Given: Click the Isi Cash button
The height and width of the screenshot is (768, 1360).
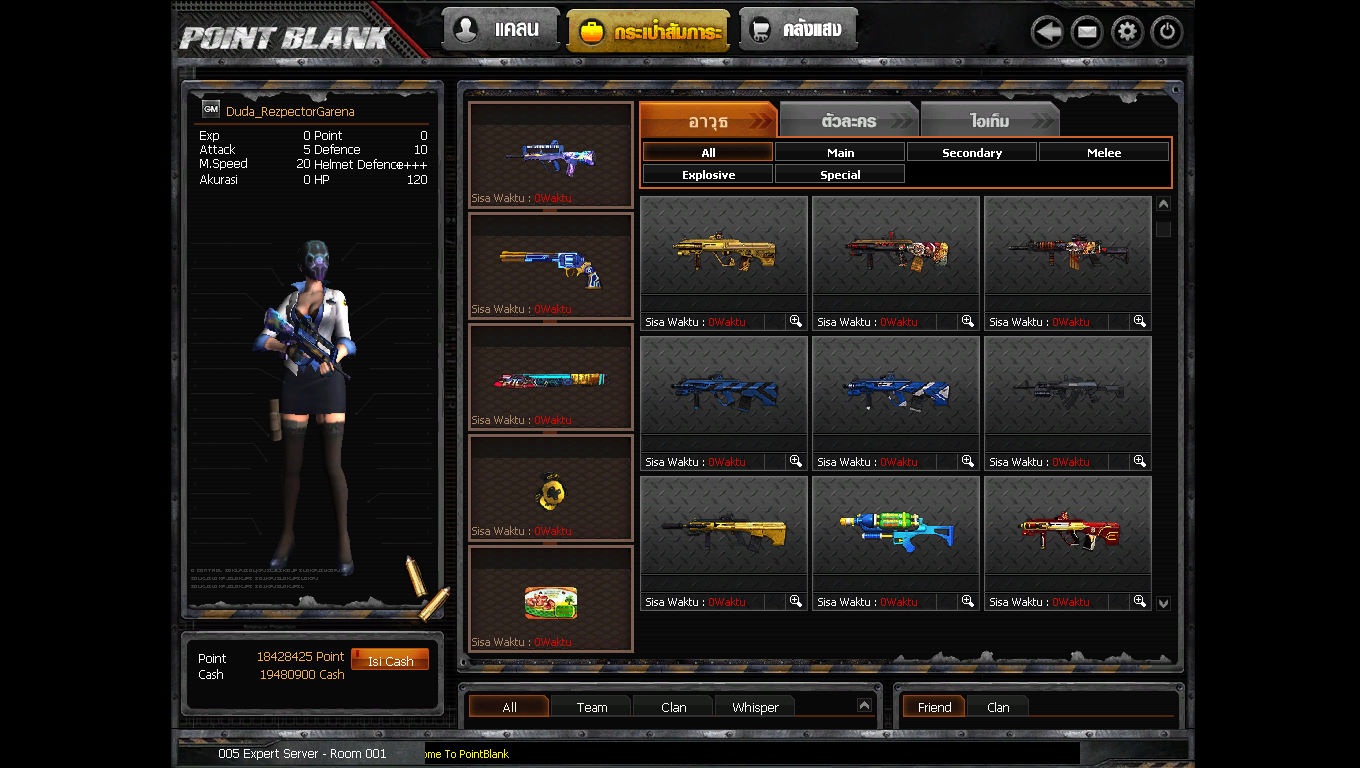Looking at the screenshot, I should coord(390,658).
